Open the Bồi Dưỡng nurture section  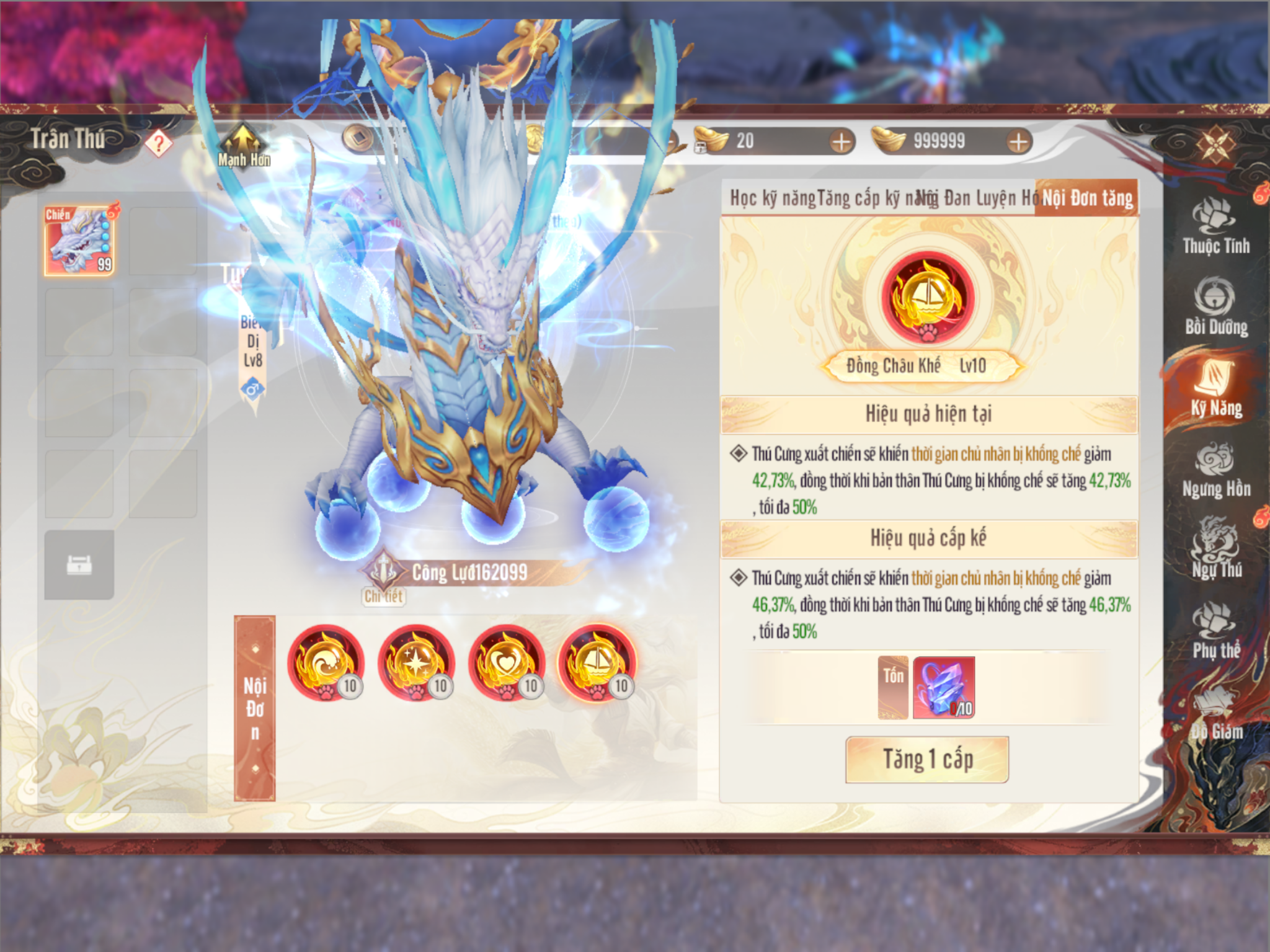click(x=1215, y=308)
